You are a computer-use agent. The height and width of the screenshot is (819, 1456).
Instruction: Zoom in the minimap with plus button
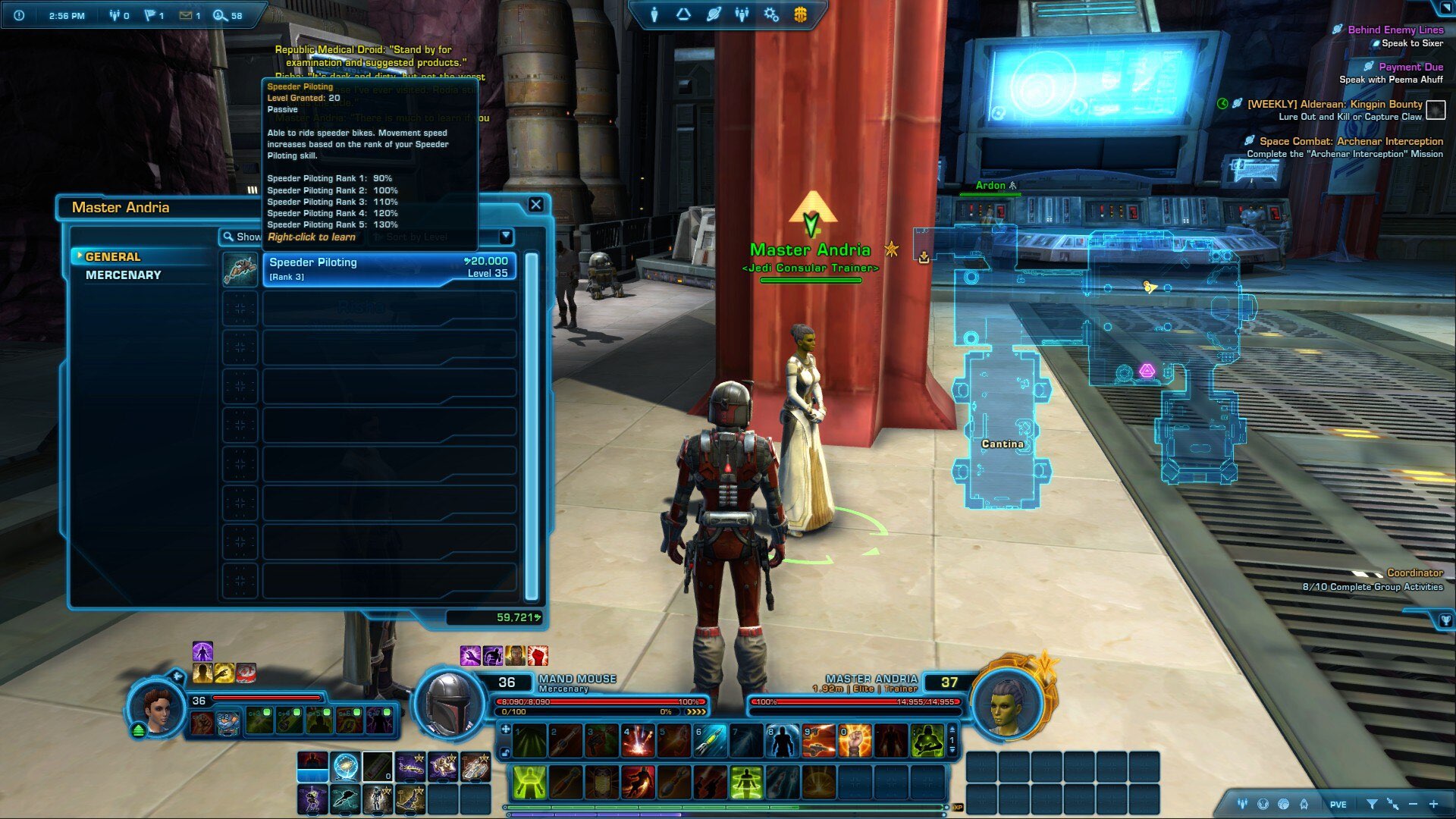pos(1433,804)
